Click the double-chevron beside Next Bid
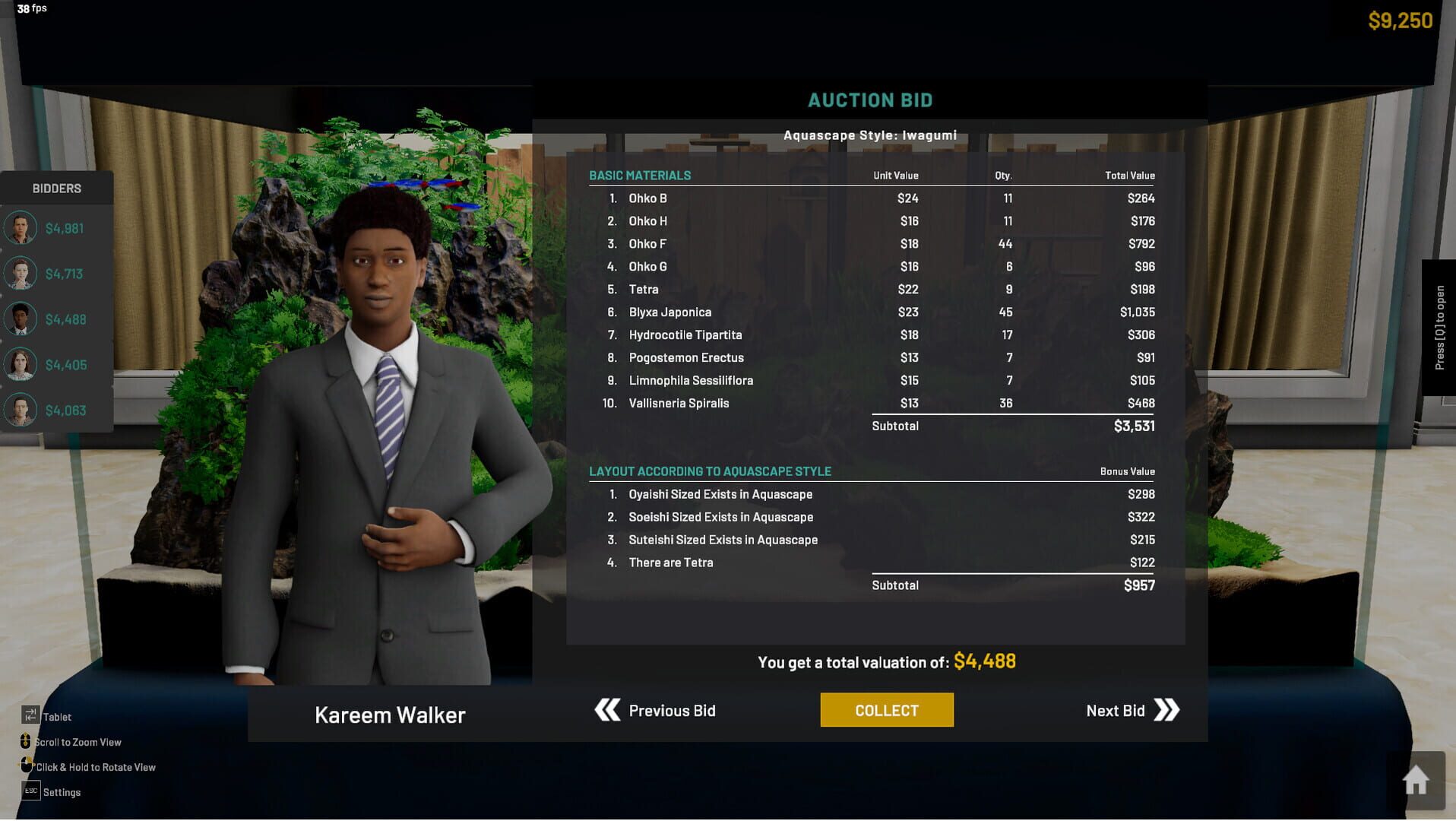1456x821 pixels. click(x=1168, y=710)
